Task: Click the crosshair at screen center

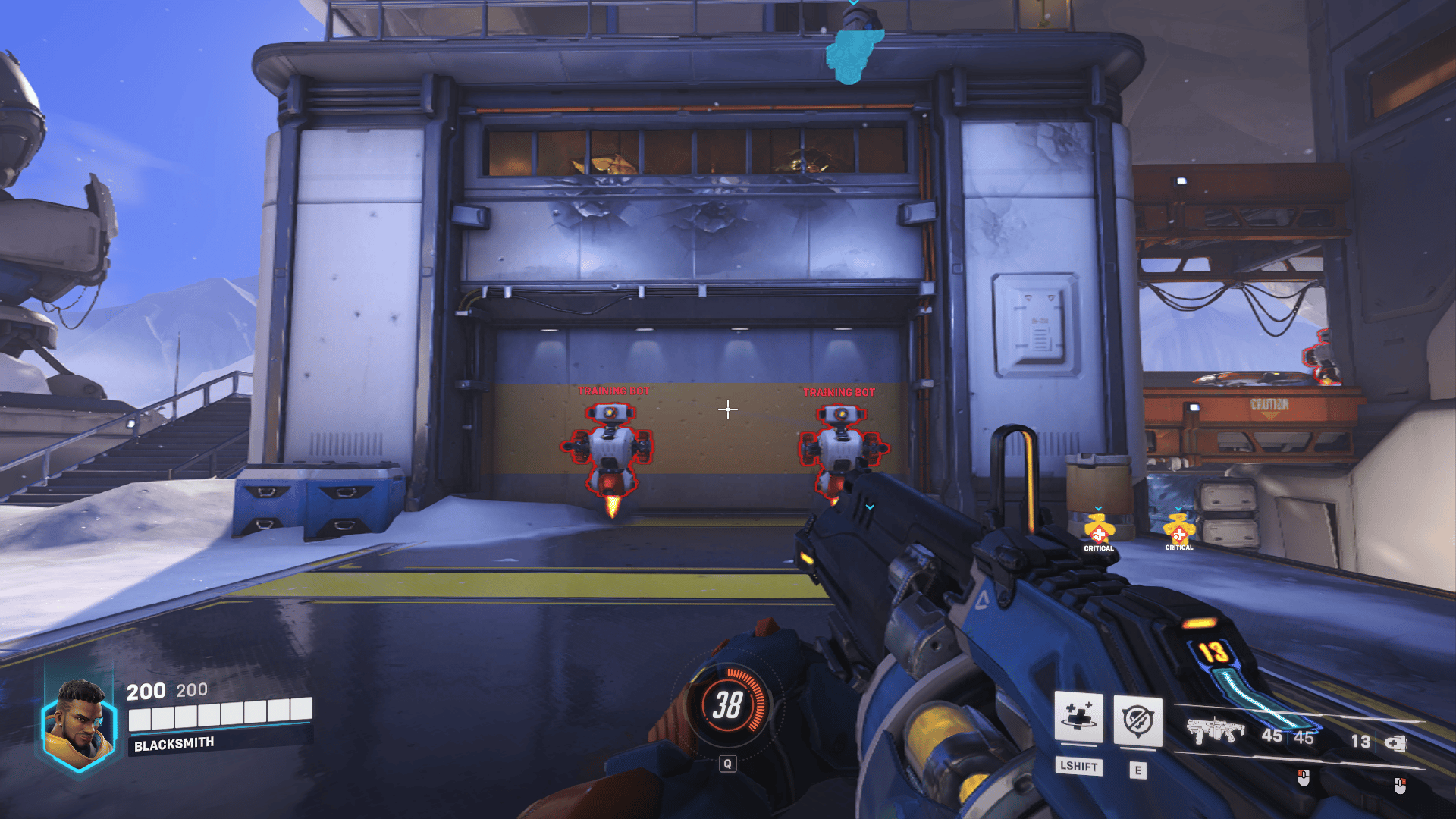Action: pyautogui.click(x=729, y=409)
